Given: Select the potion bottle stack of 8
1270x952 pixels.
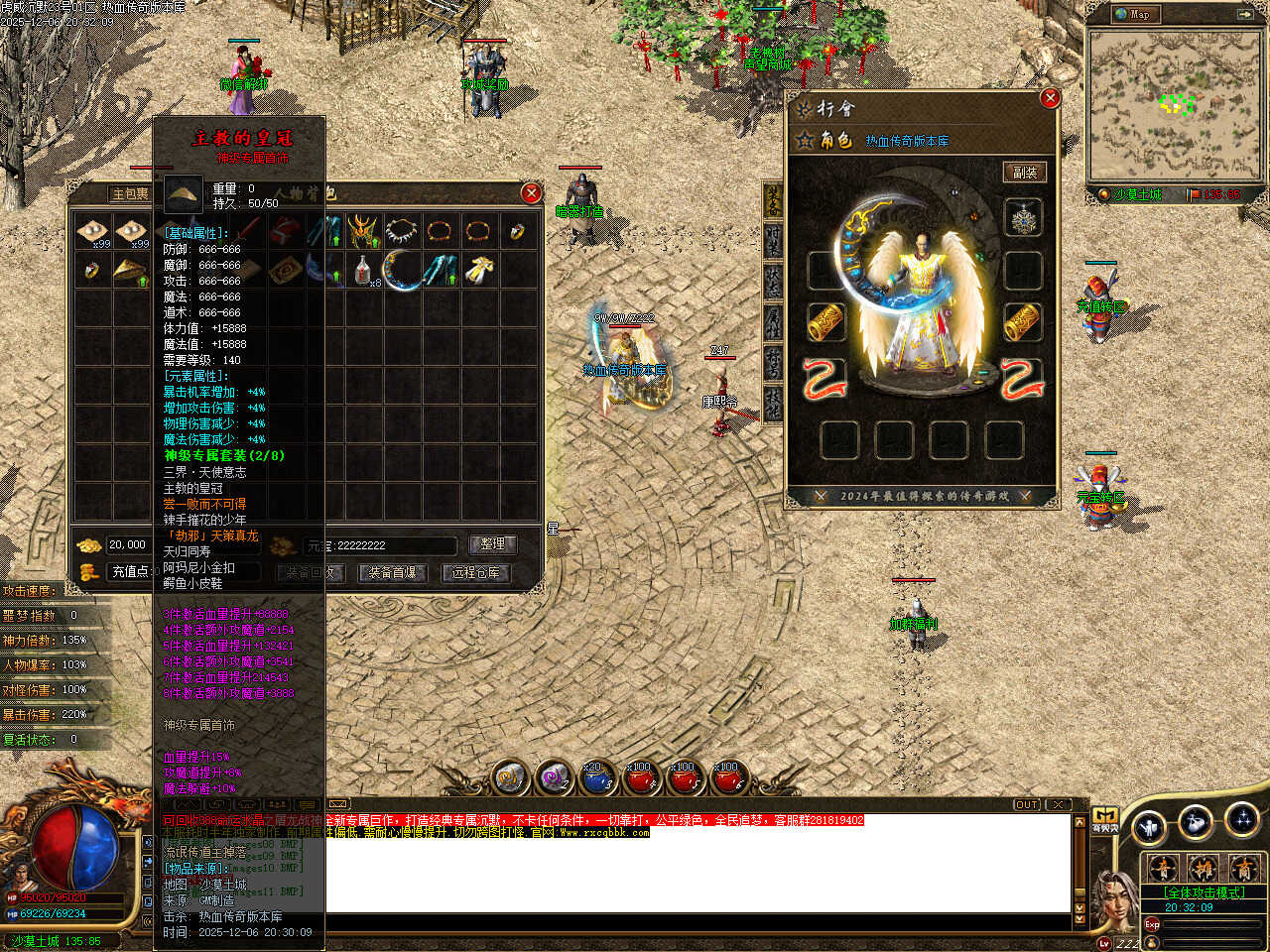Looking at the screenshot, I should pyautogui.click(x=364, y=270).
